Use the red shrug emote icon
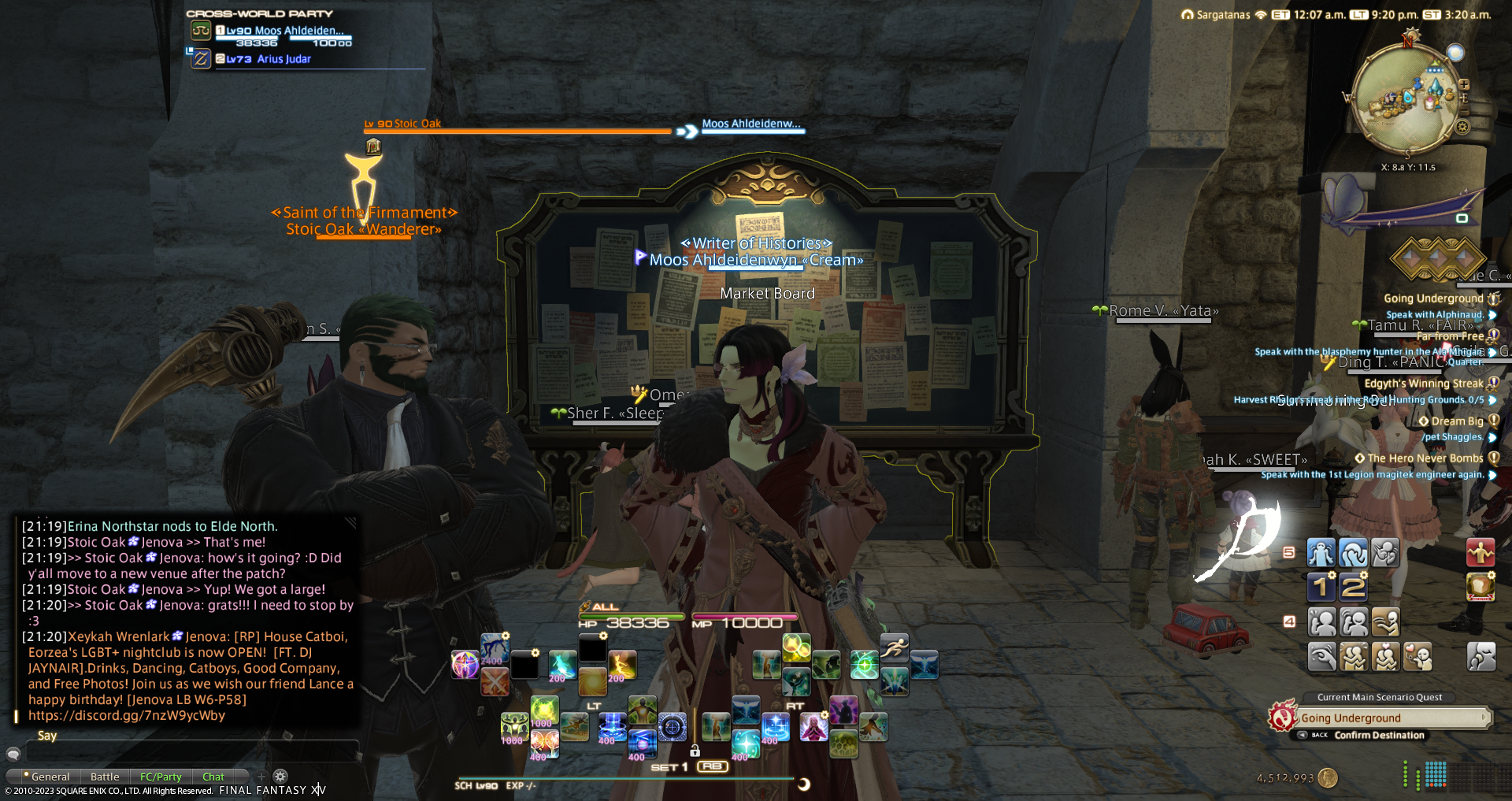Screen dimensions: 1512x801 tap(1480, 553)
